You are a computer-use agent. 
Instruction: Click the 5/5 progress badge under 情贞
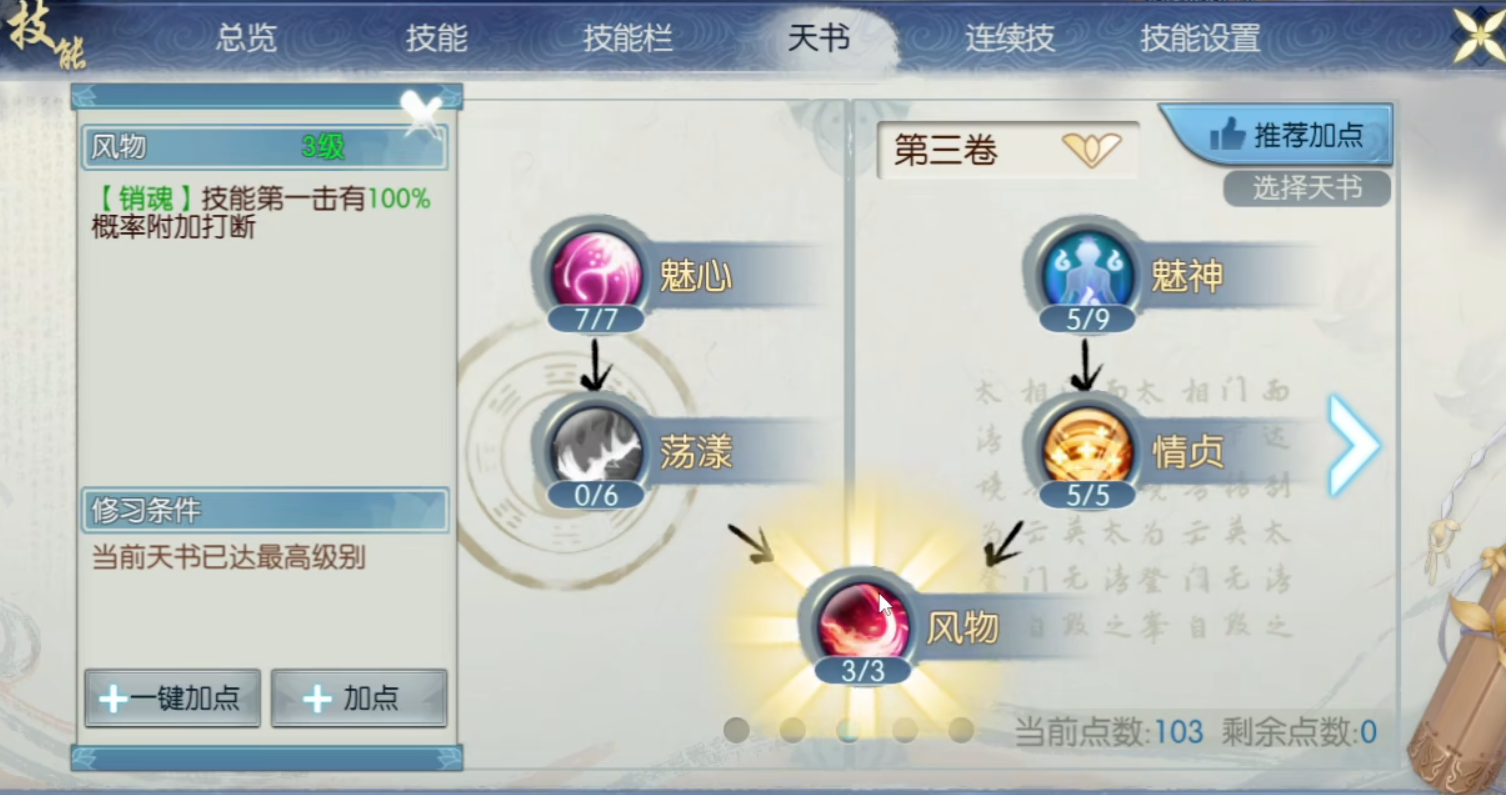(1086, 494)
